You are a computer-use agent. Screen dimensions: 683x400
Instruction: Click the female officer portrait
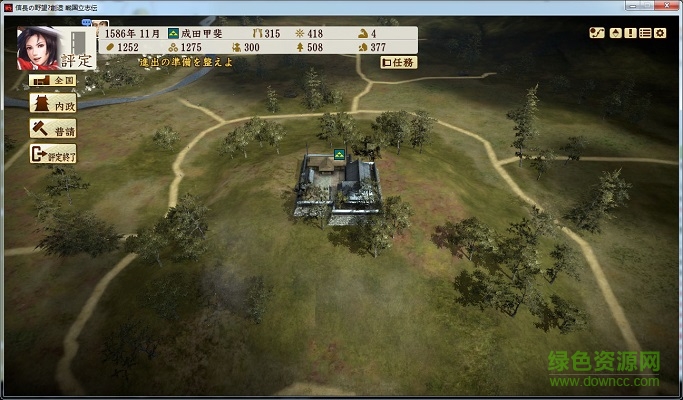(37, 47)
